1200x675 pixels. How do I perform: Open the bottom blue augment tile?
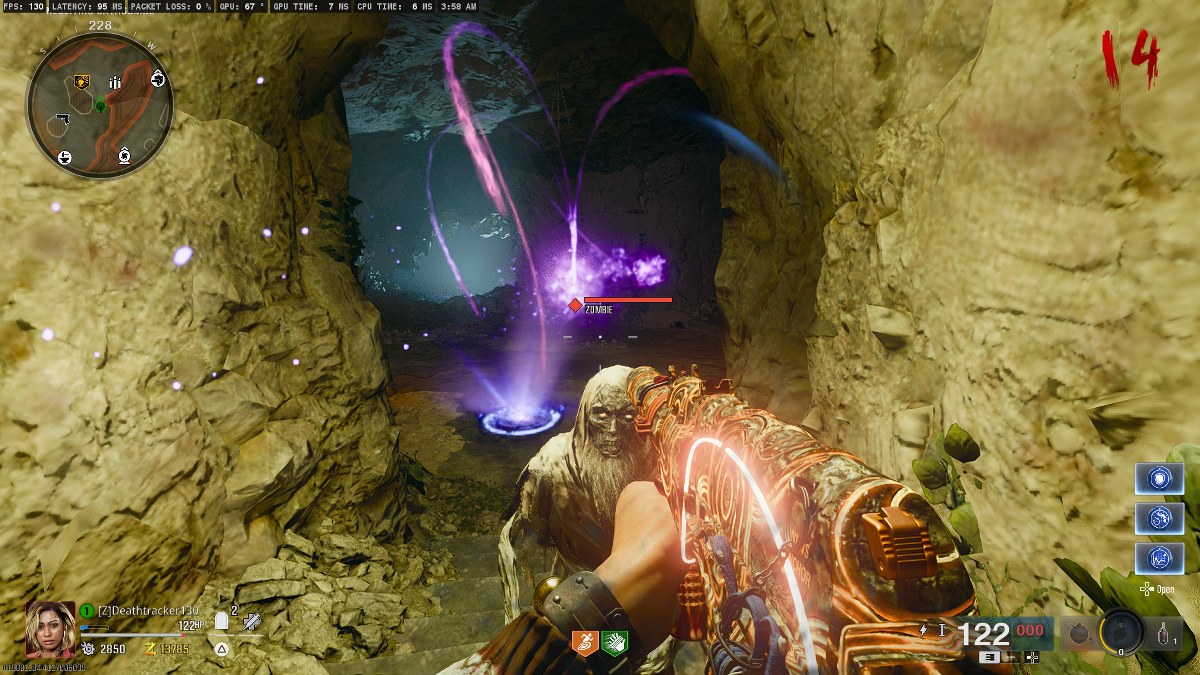click(x=1159, y=558)
